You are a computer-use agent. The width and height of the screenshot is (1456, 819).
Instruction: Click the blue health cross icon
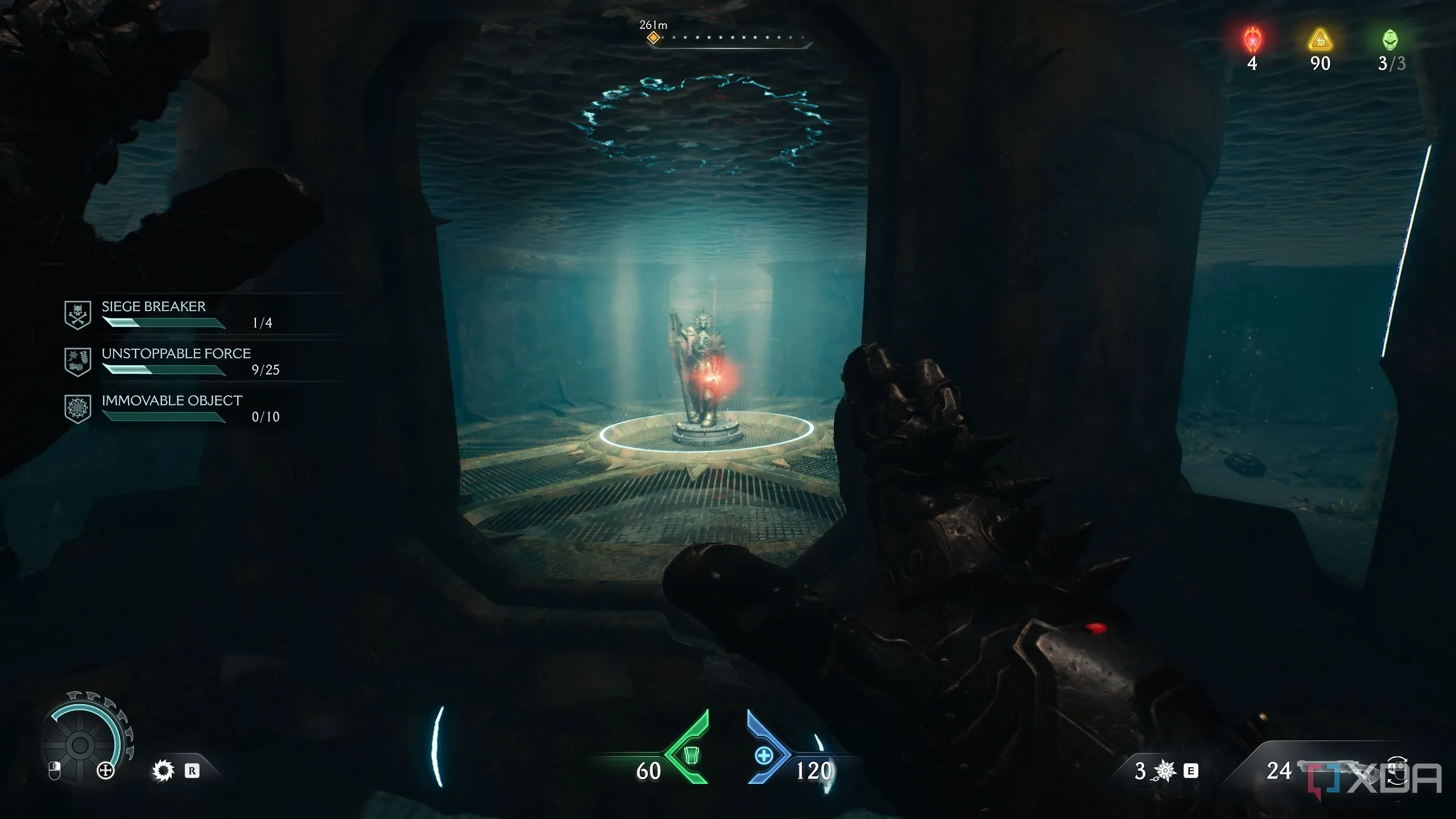pyautogui.click(x=764, y=755)
